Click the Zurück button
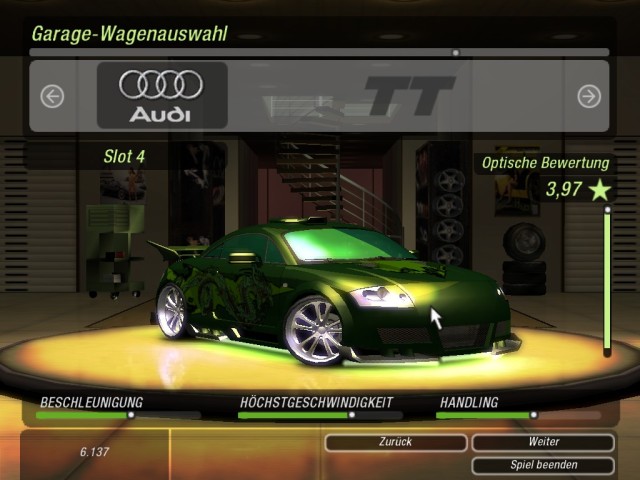The image size is (640, 480). point(396,442)
